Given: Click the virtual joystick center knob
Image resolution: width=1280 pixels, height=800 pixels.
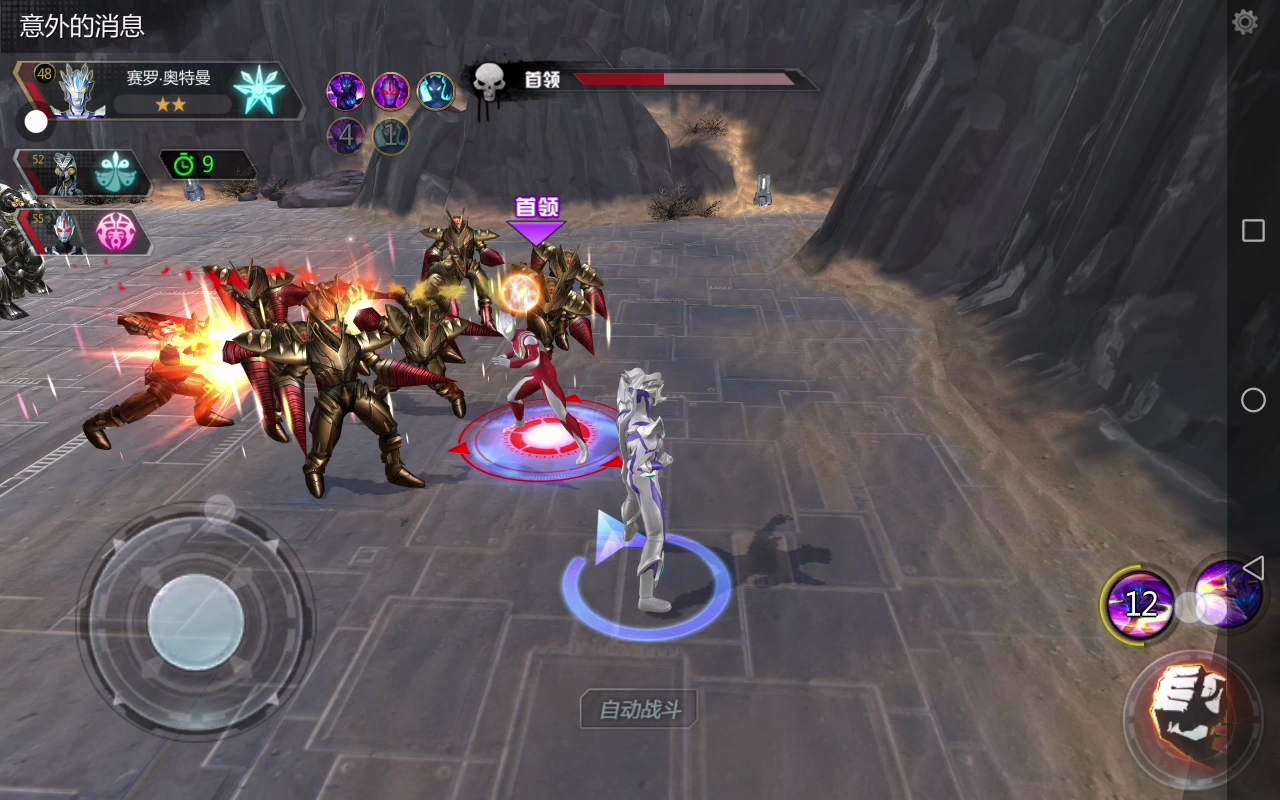Looking at the screenshot, I should click(196, 620).
